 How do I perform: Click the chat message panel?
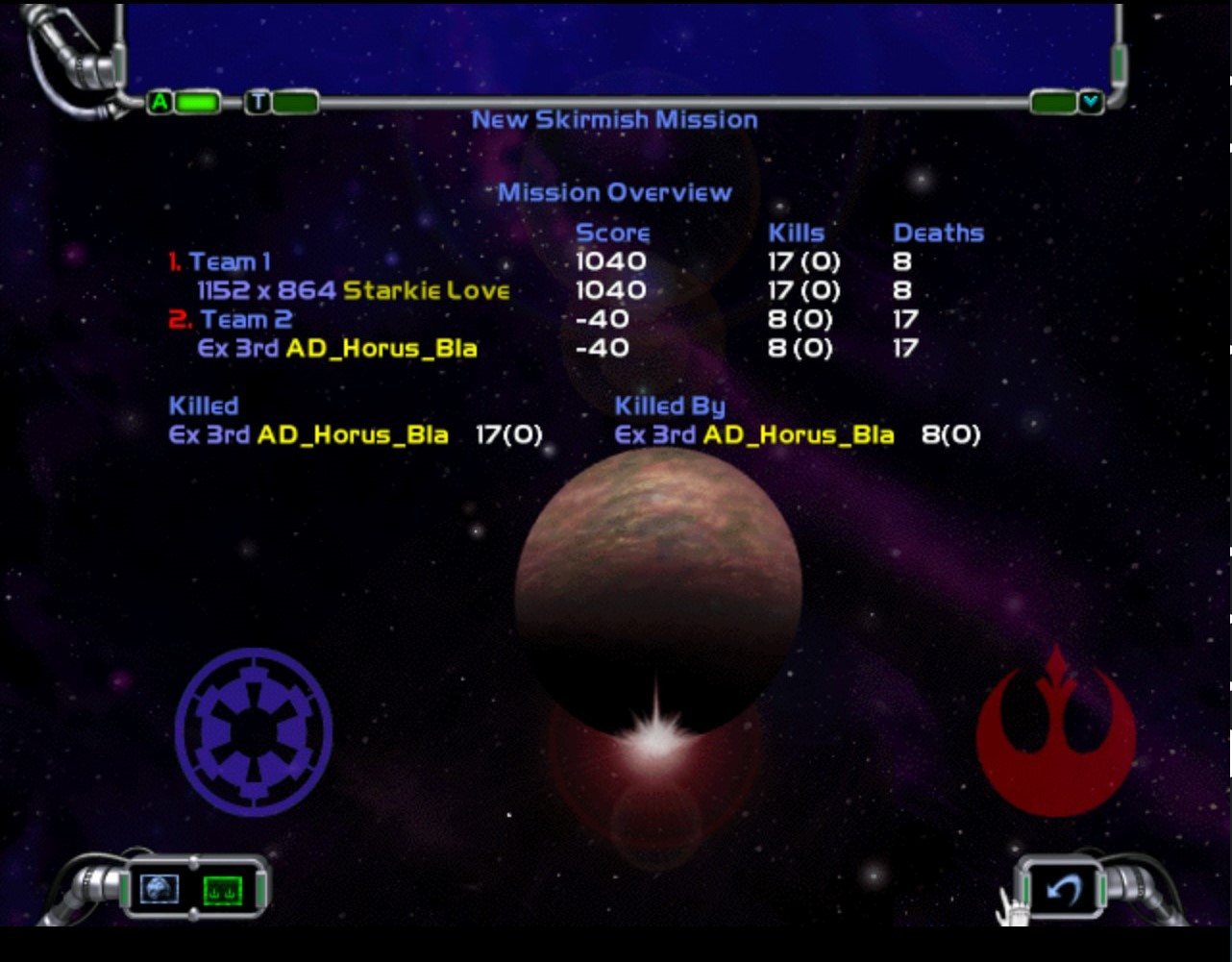click(620, 48)
